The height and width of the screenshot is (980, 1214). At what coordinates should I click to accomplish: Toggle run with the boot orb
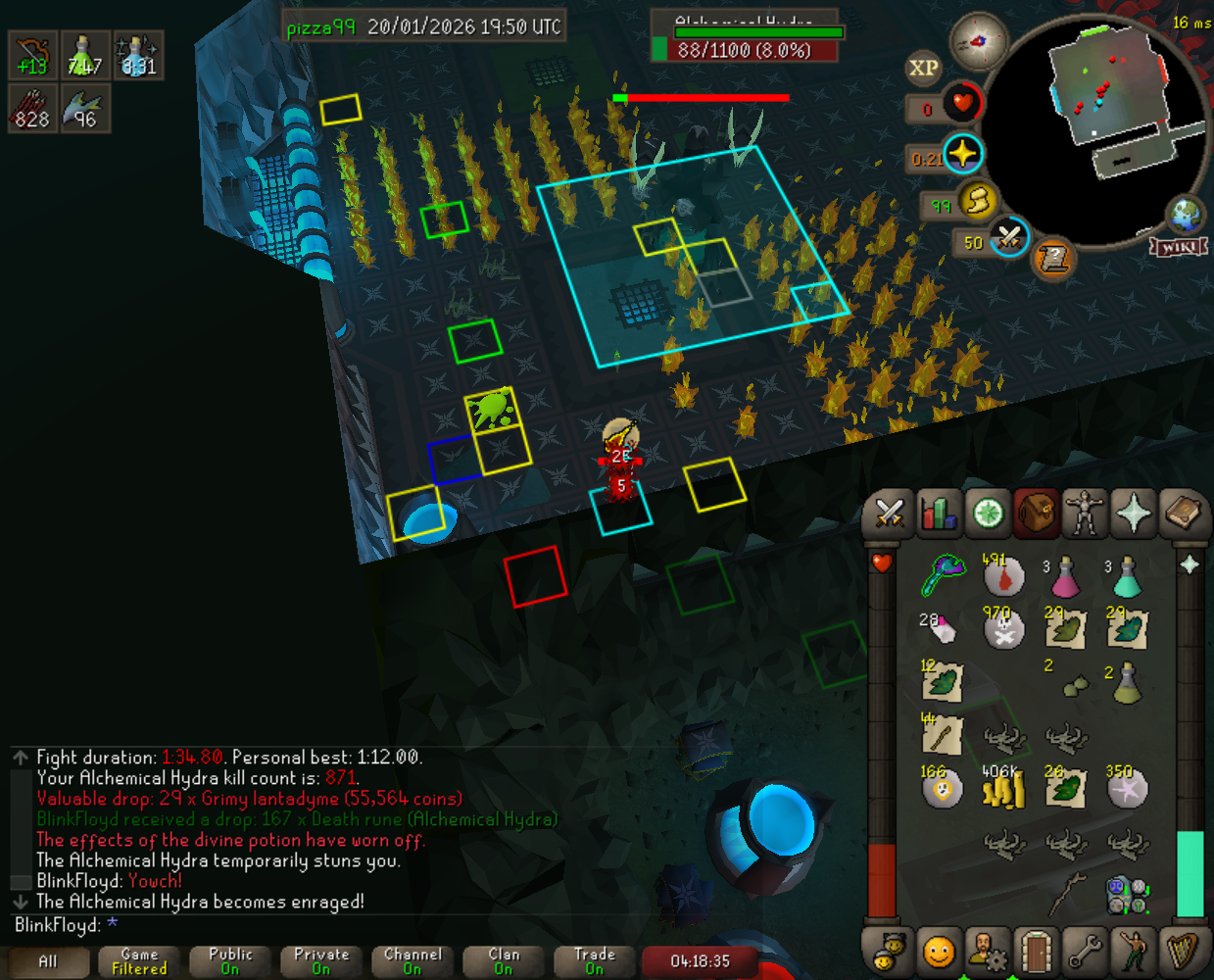click(976, 202)
